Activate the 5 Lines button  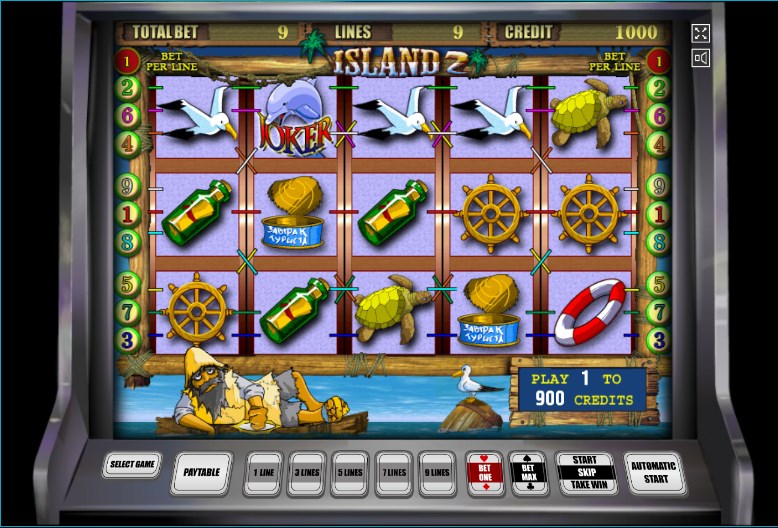coord(350,473)
